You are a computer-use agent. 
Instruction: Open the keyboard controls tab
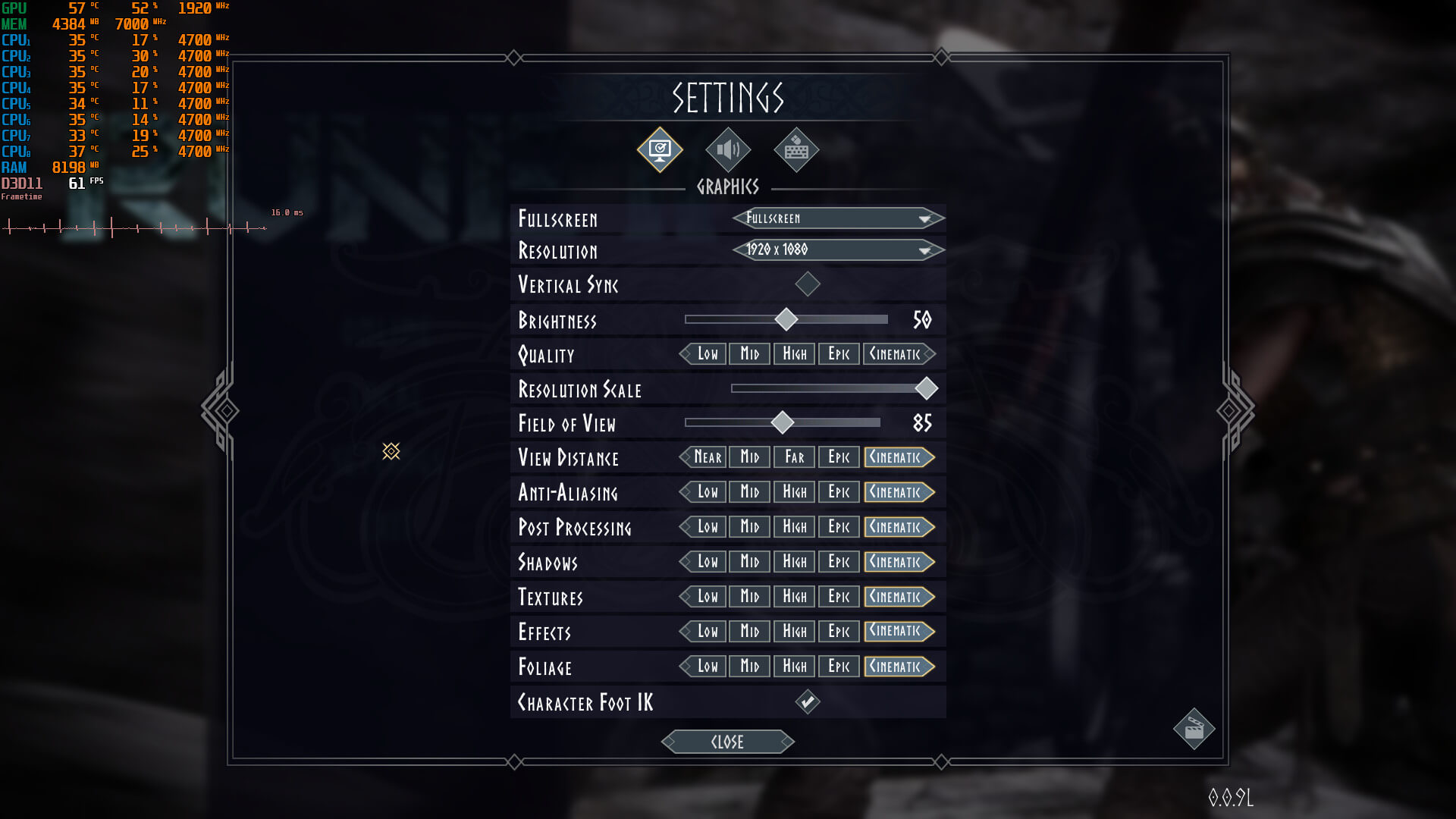(x=796, y=150)
